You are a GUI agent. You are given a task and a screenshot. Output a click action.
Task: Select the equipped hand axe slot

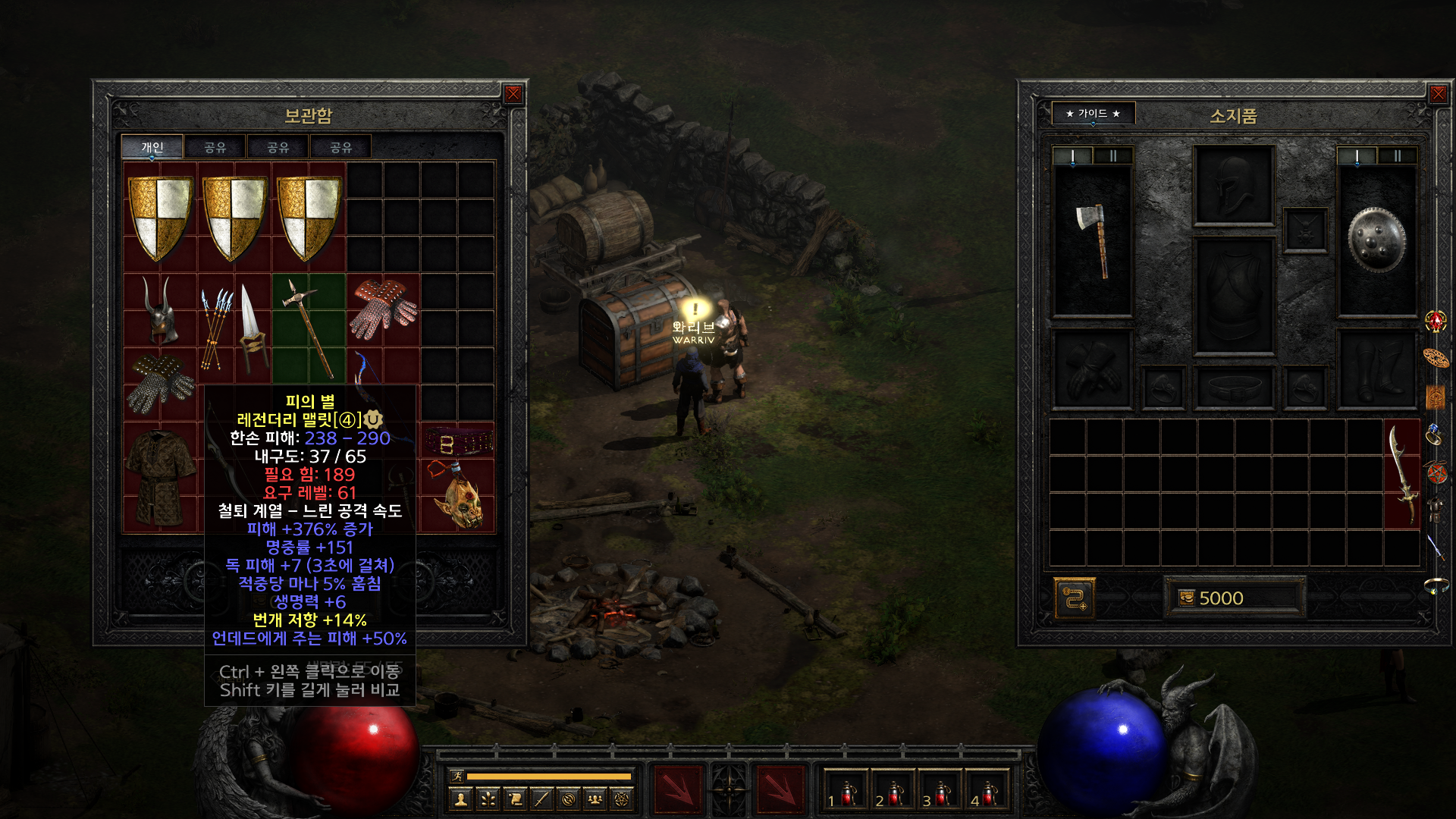coord(1092,240)
